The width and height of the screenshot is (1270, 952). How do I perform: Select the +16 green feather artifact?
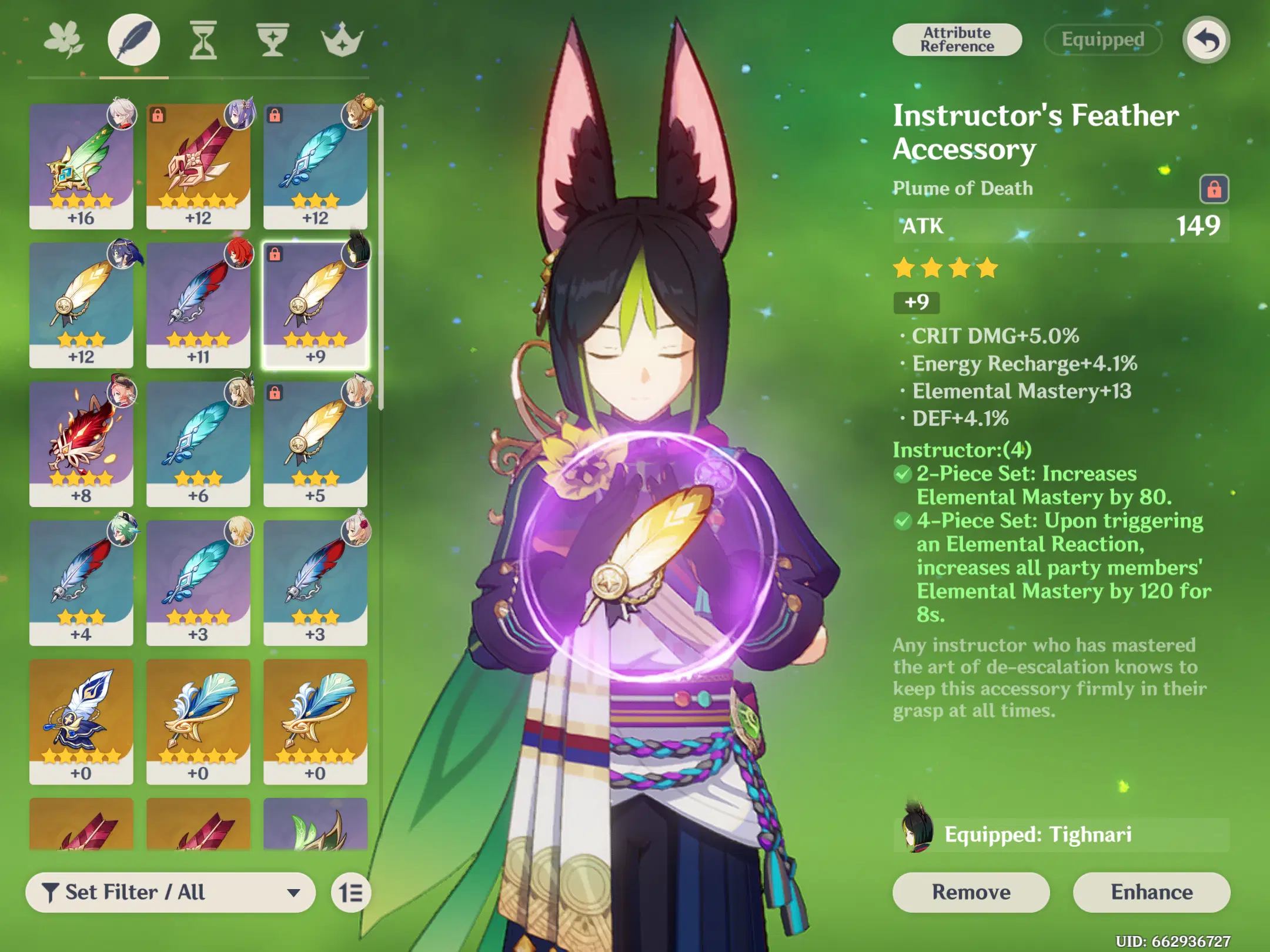(81, 166)
